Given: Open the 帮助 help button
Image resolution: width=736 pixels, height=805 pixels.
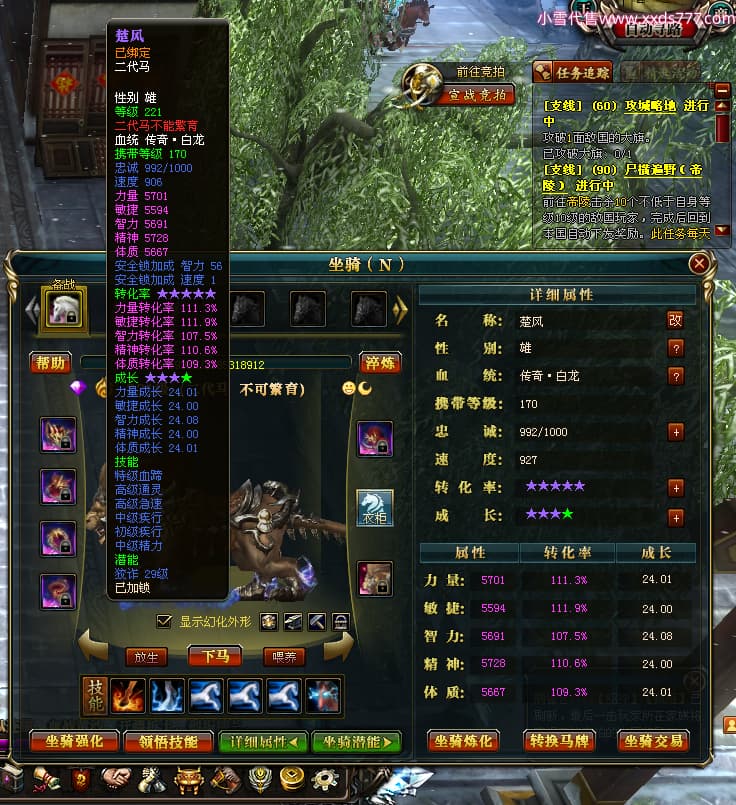Looking at the screenshot, I should click(51, 363).
